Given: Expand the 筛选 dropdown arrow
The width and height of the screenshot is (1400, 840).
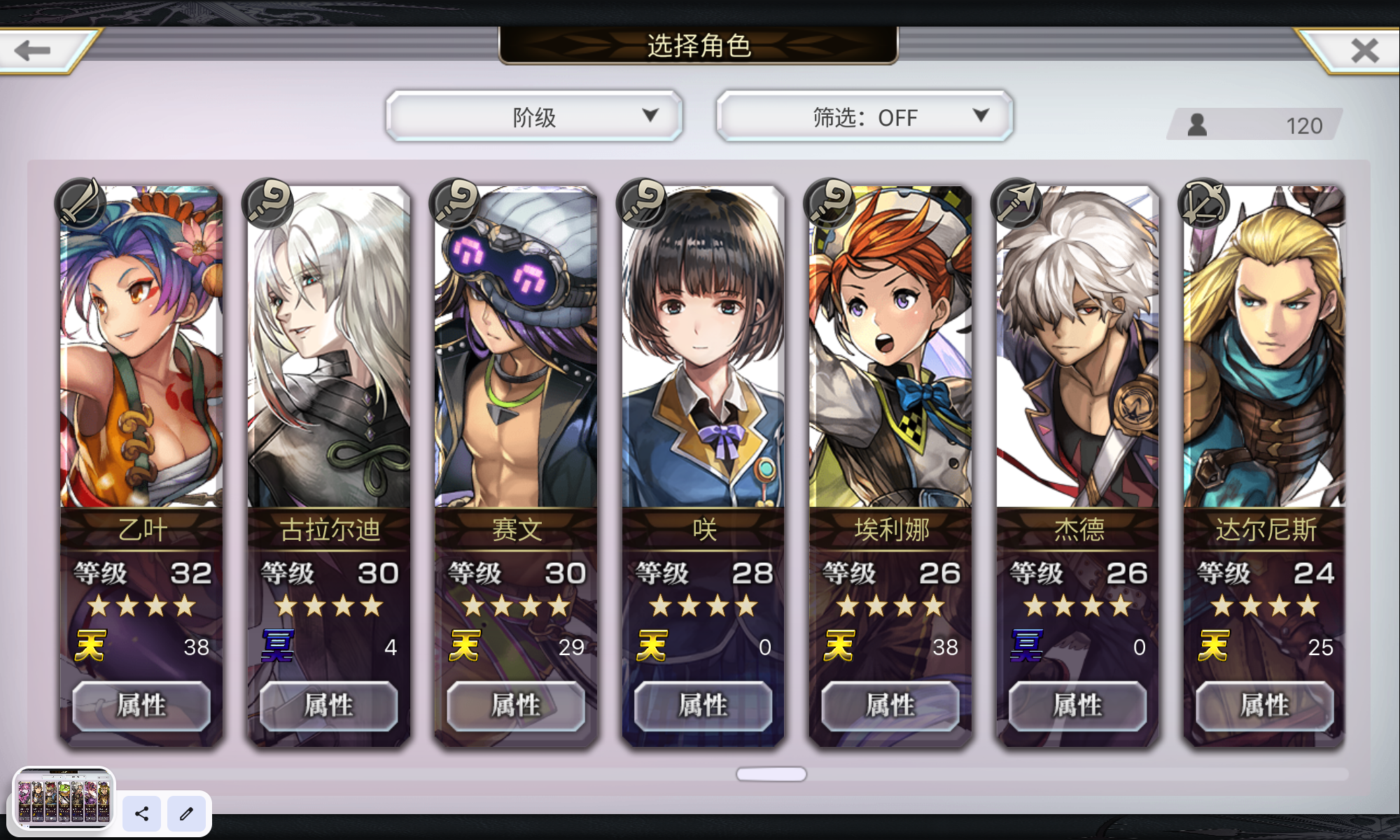Looking at the screenshot, I should tap(983, 116).
